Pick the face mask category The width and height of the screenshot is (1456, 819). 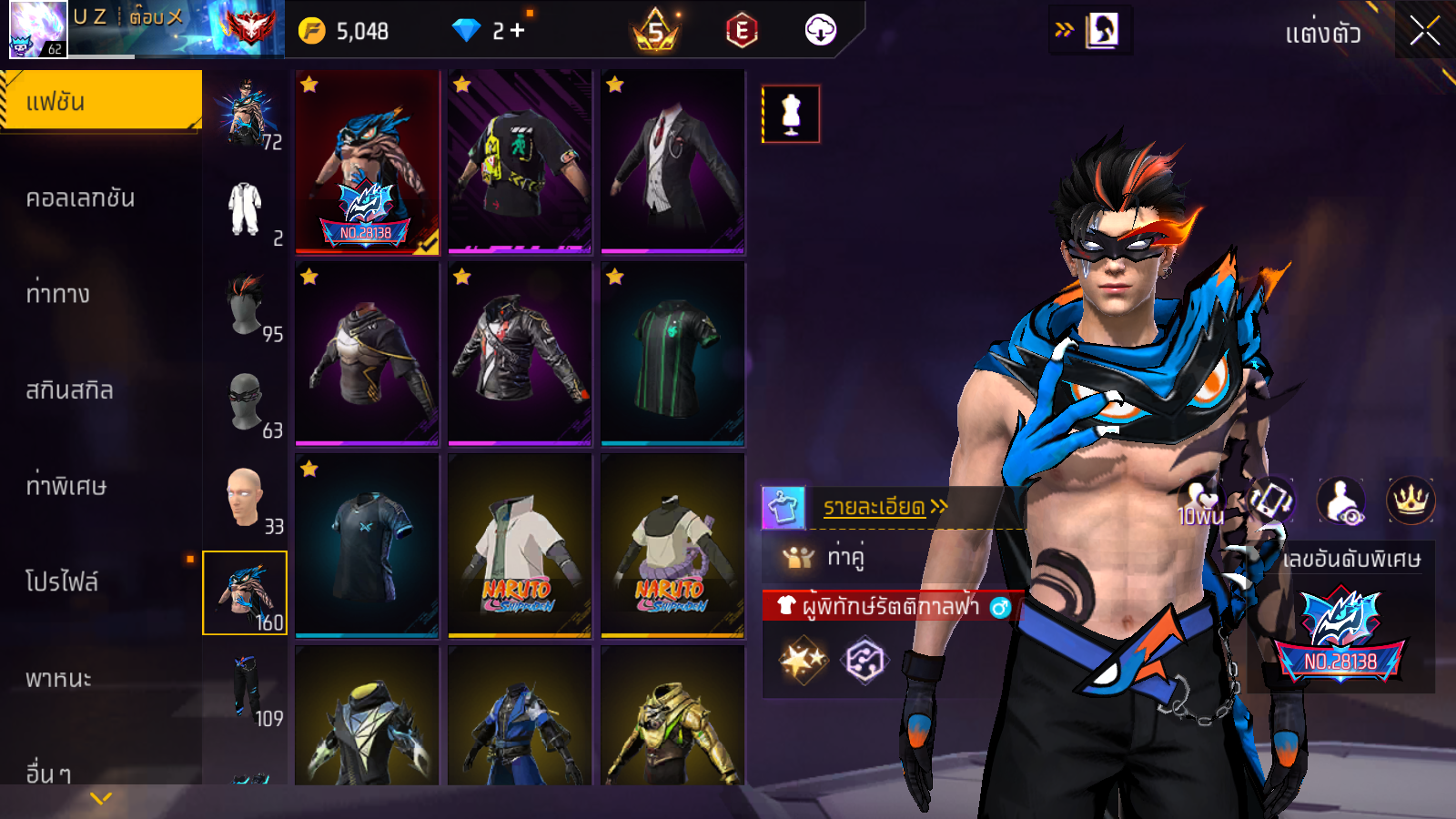click(245, 401)
